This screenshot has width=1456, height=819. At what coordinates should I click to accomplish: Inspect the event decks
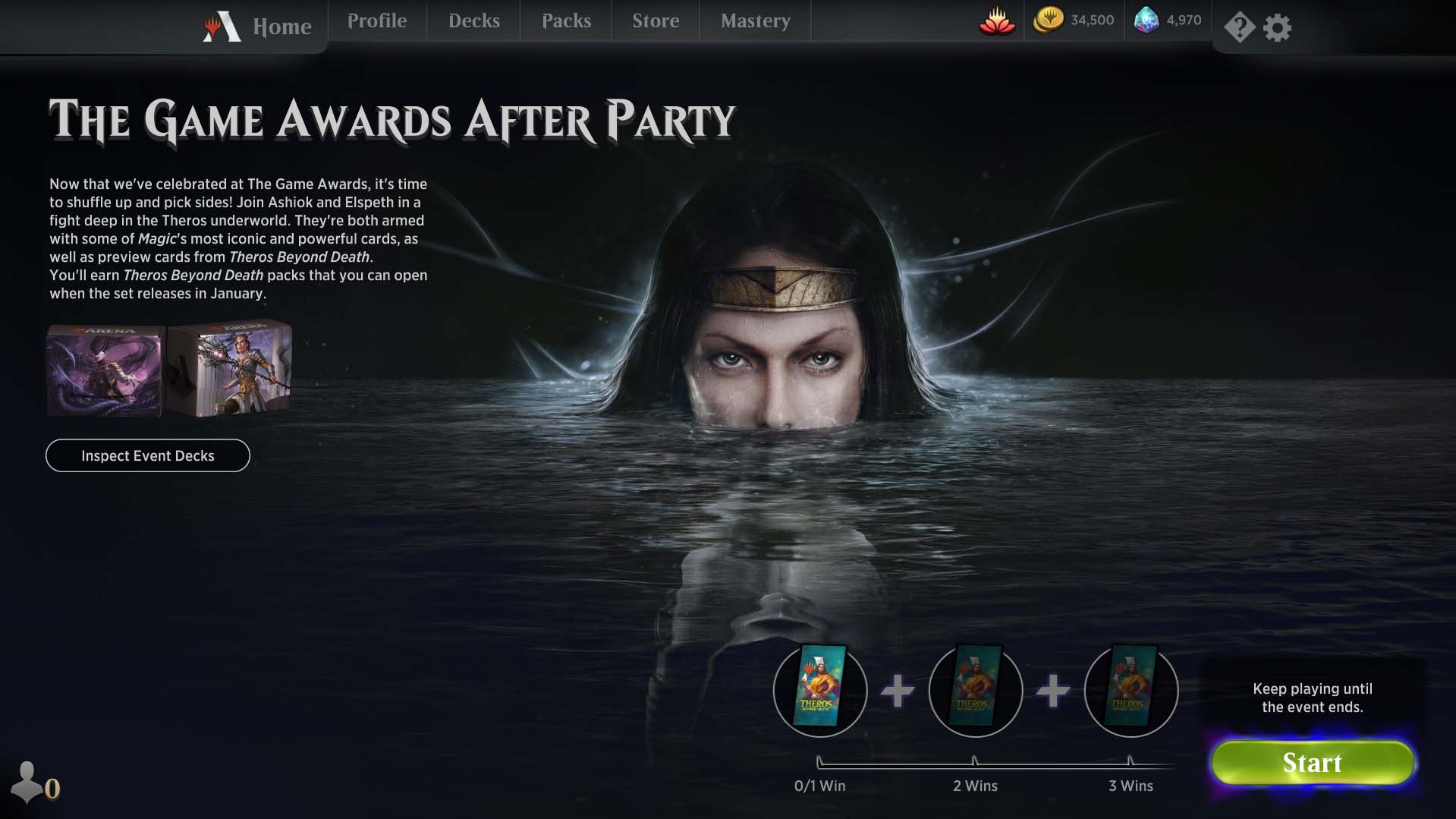click(148, 455)
